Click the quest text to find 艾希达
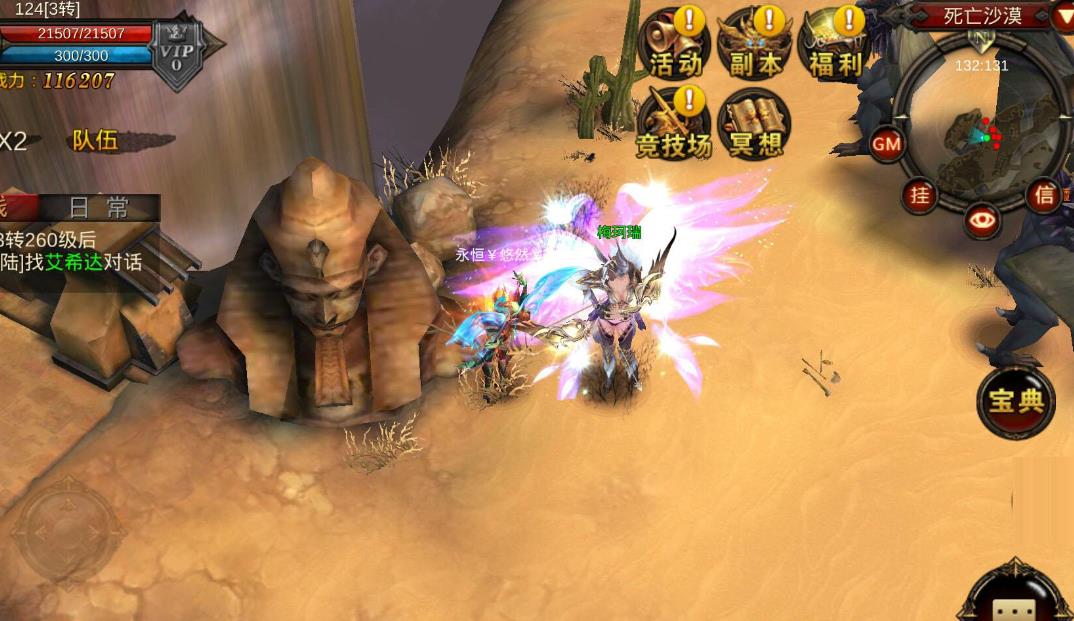 coord(75,262)
